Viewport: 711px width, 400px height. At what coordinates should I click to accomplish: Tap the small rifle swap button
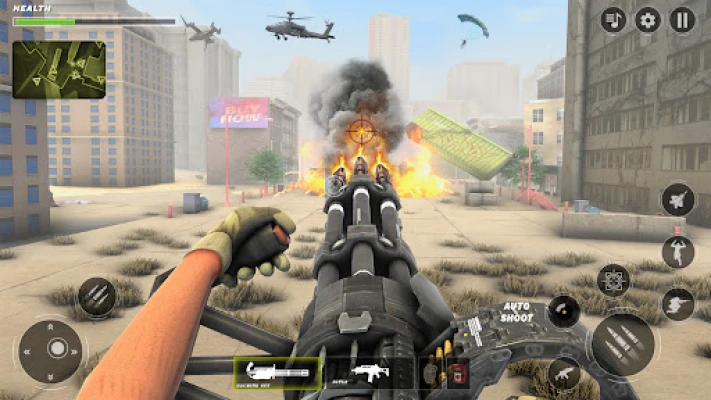pos(564,373)
